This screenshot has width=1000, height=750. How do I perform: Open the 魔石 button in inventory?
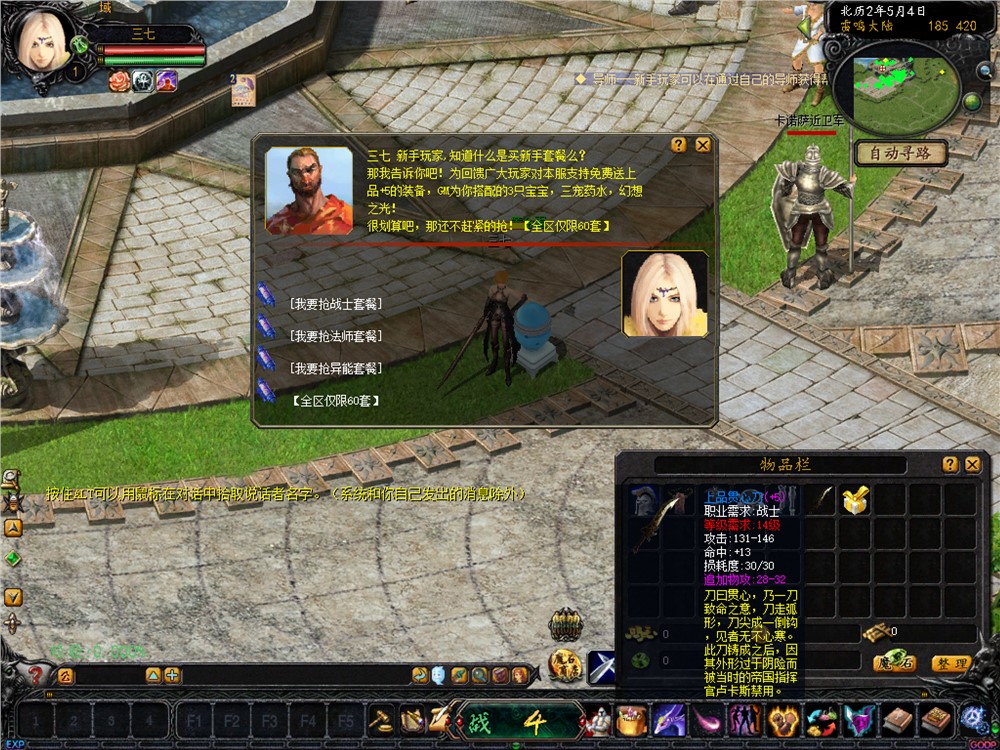(894, 663)
